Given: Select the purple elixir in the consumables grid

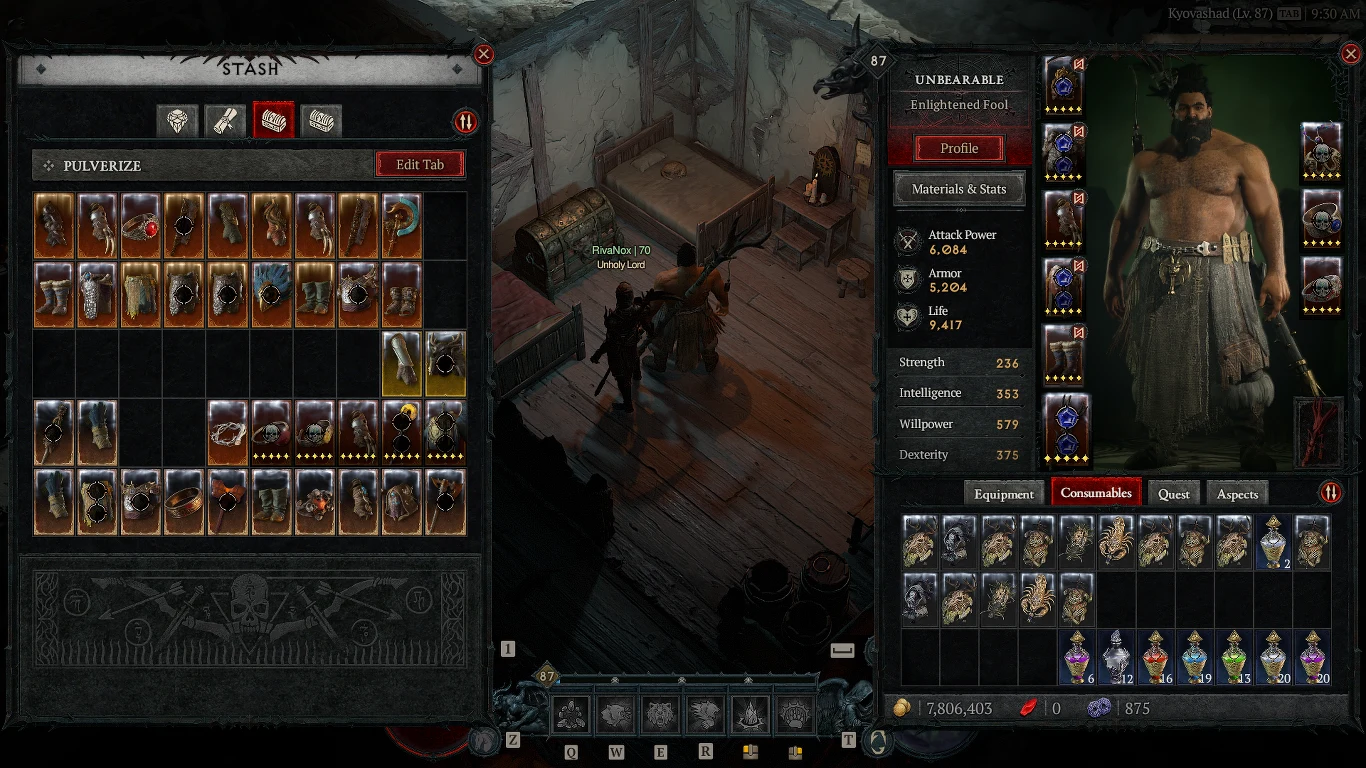Looking at the screenshot, I should [1077, 660].
